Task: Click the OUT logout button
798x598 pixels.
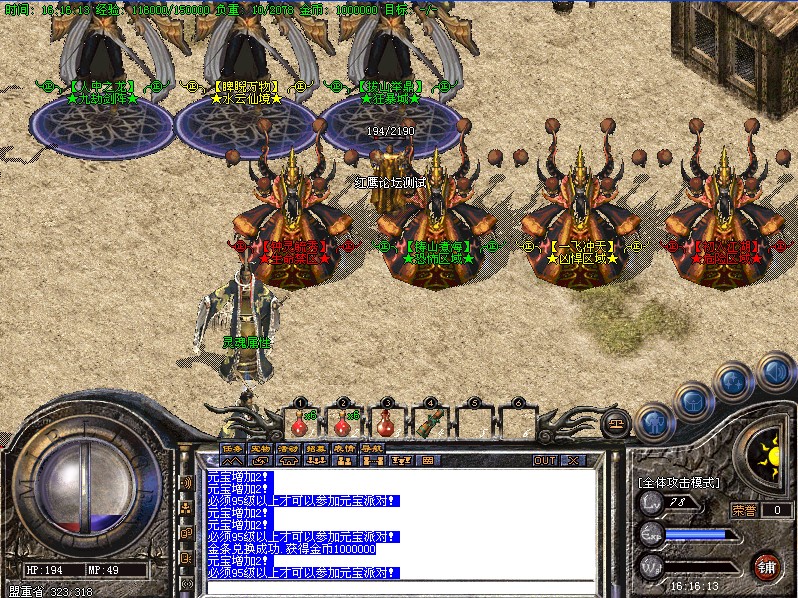Action: coord(544,461)
